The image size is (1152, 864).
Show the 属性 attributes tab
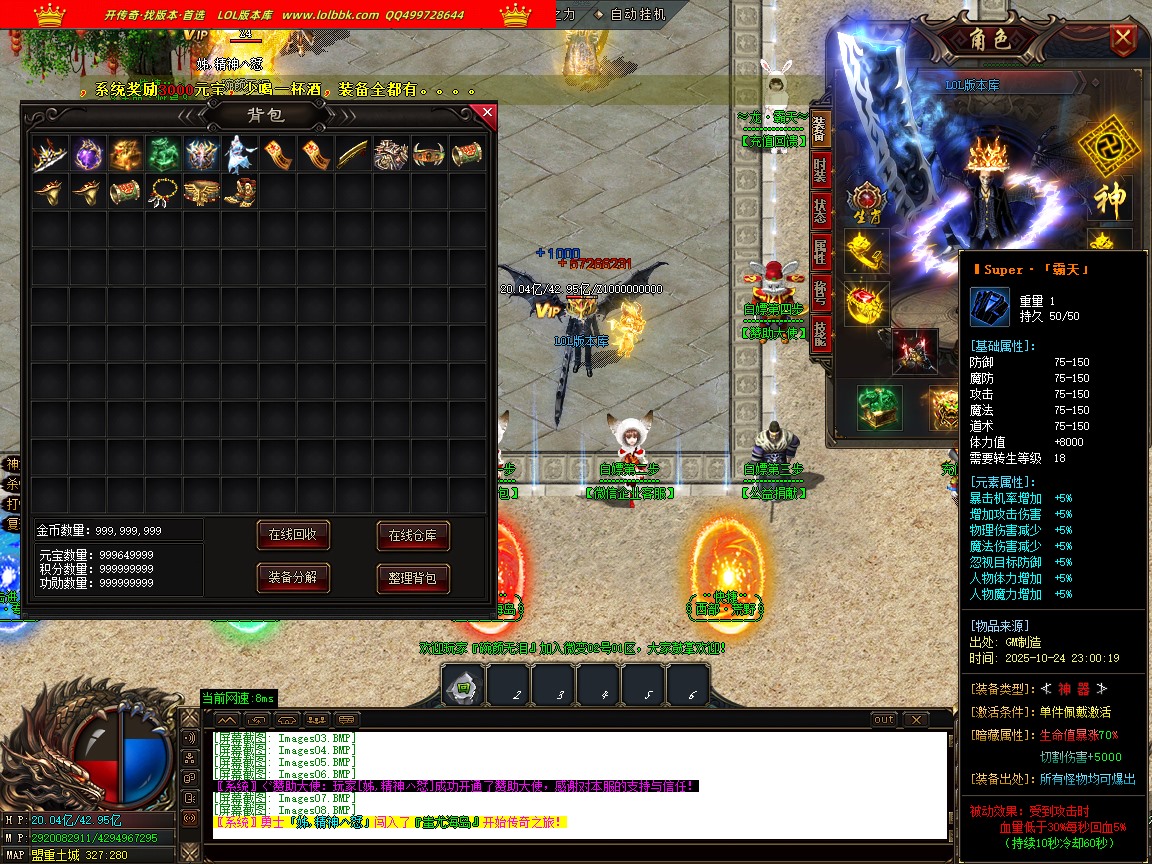[820, 253]
